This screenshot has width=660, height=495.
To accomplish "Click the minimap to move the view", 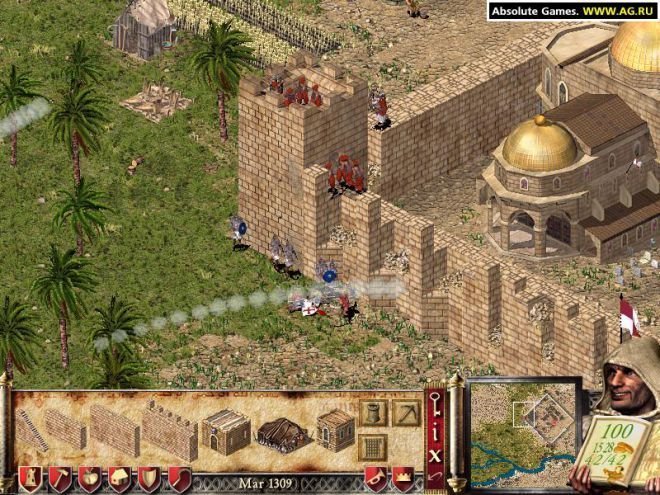I will (523, 435).
